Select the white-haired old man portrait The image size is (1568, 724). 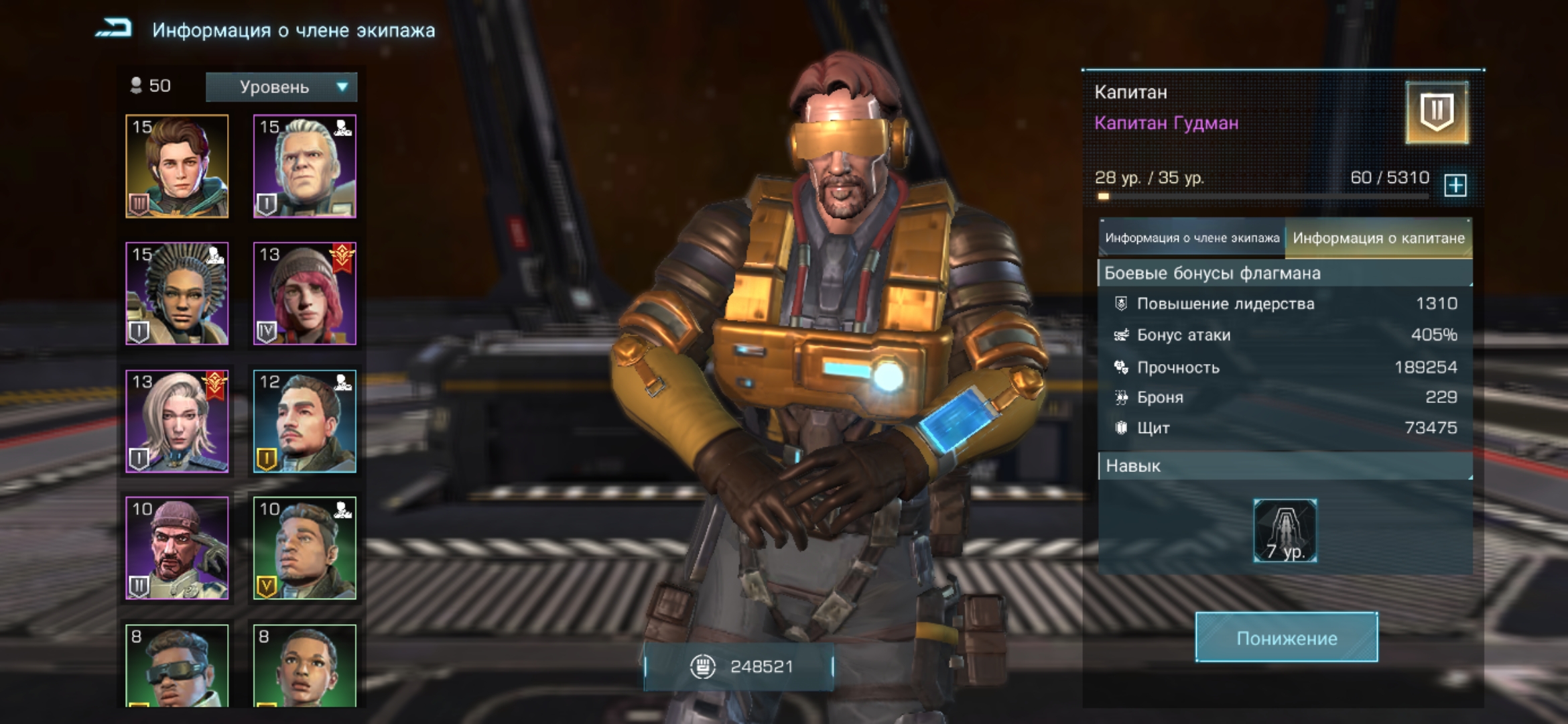(x=304, y=166)
